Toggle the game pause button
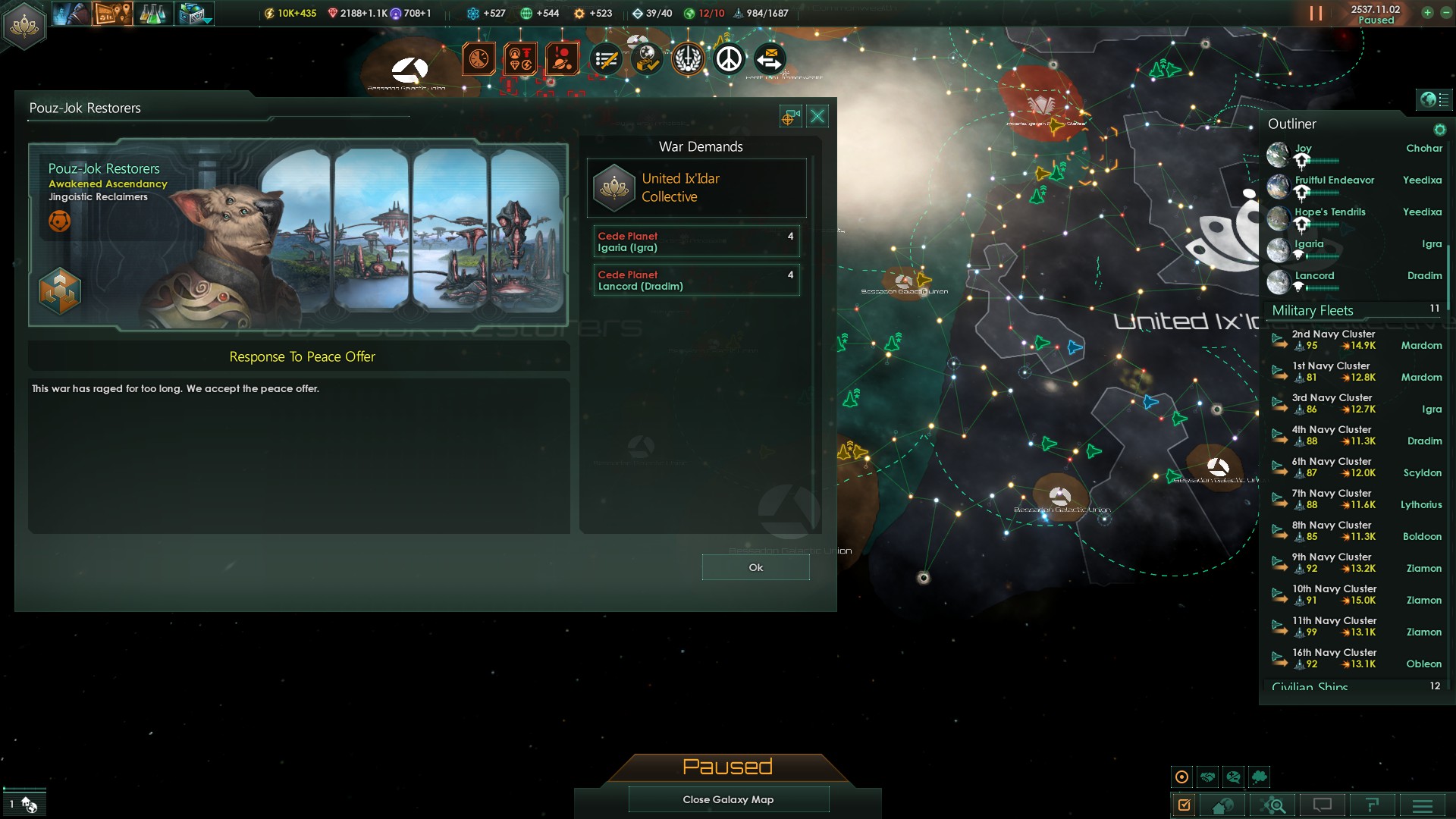Screen dimensions: 1456x819 [1316, 14]
